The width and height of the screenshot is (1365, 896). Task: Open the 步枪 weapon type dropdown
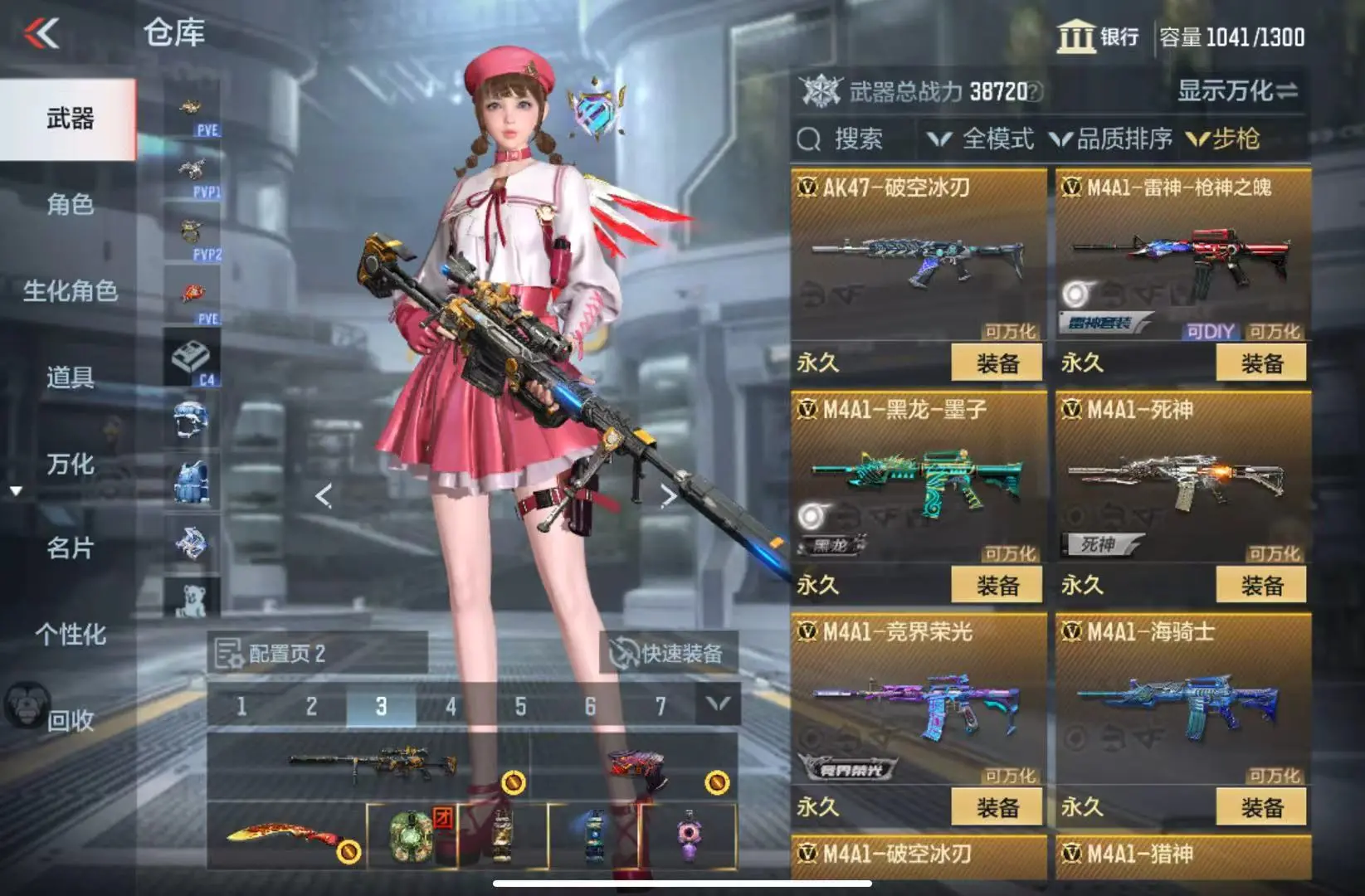click(x=1225, y=139)
